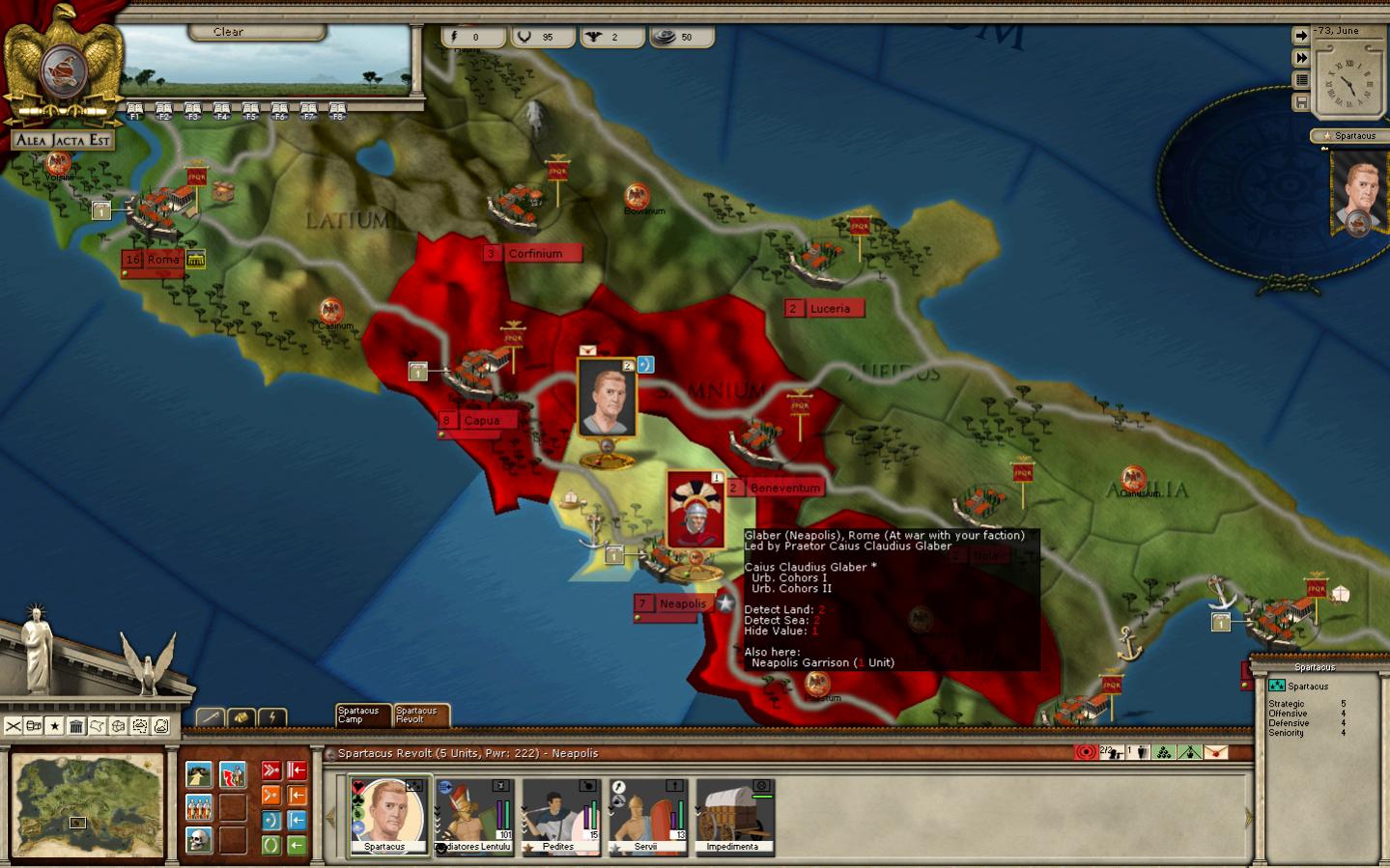Select the green arrow retreat rule
Image resolution: width=1390 pixels, height=868 pixels.
click(x=297, y=846)
